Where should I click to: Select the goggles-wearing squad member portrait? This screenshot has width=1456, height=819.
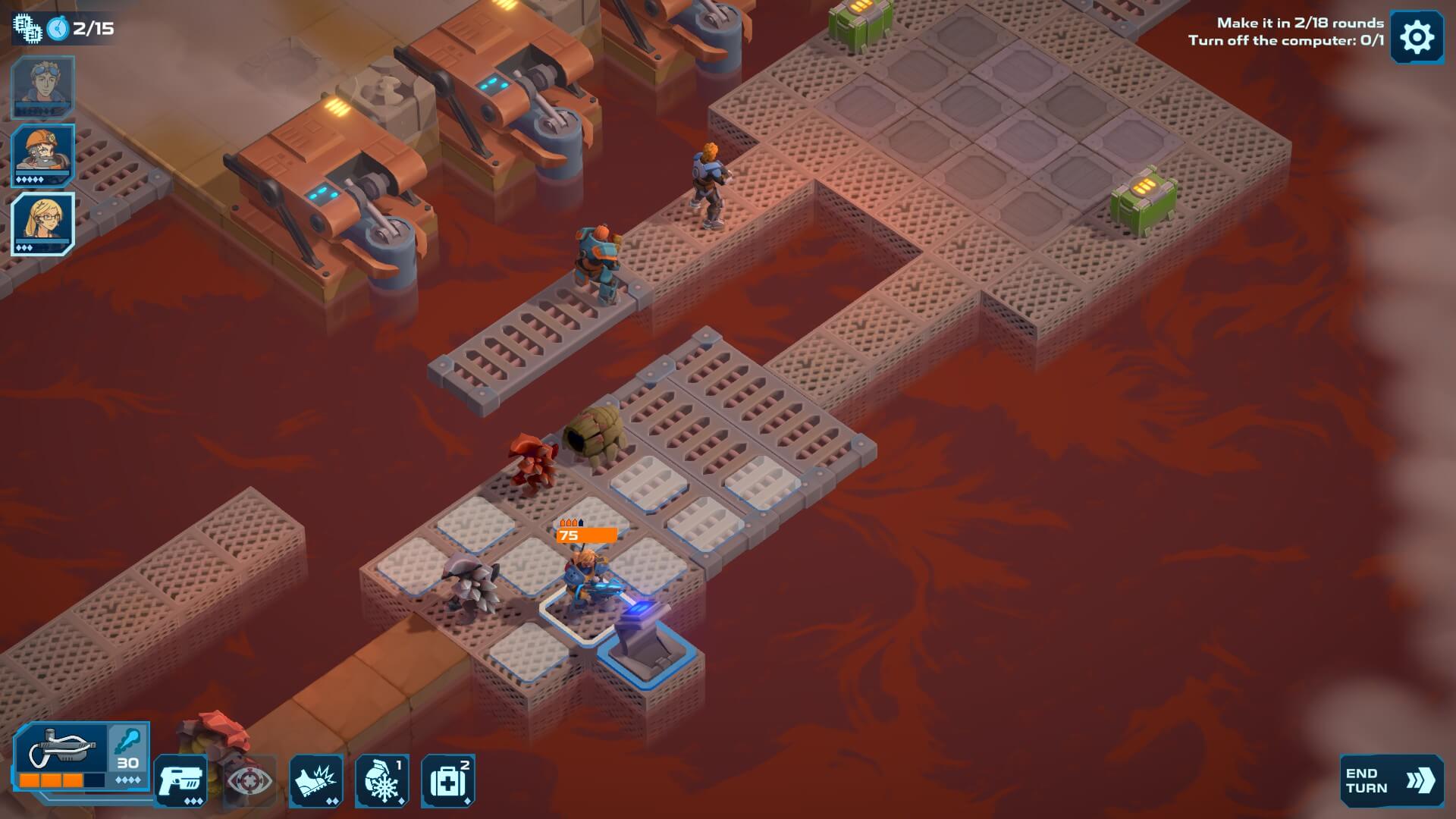[x=42, y=86]
